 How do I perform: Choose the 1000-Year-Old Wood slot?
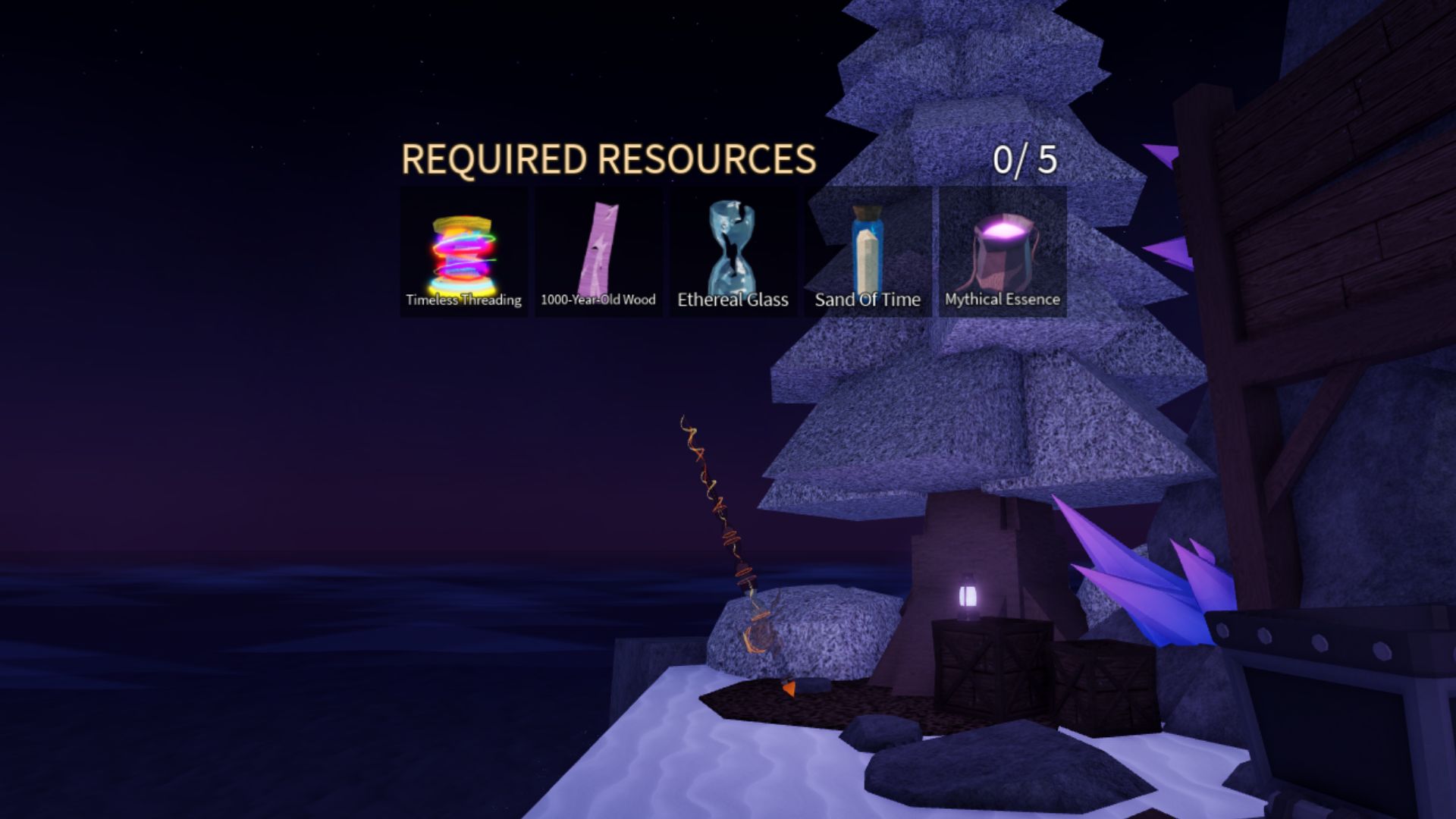[598, 252]
